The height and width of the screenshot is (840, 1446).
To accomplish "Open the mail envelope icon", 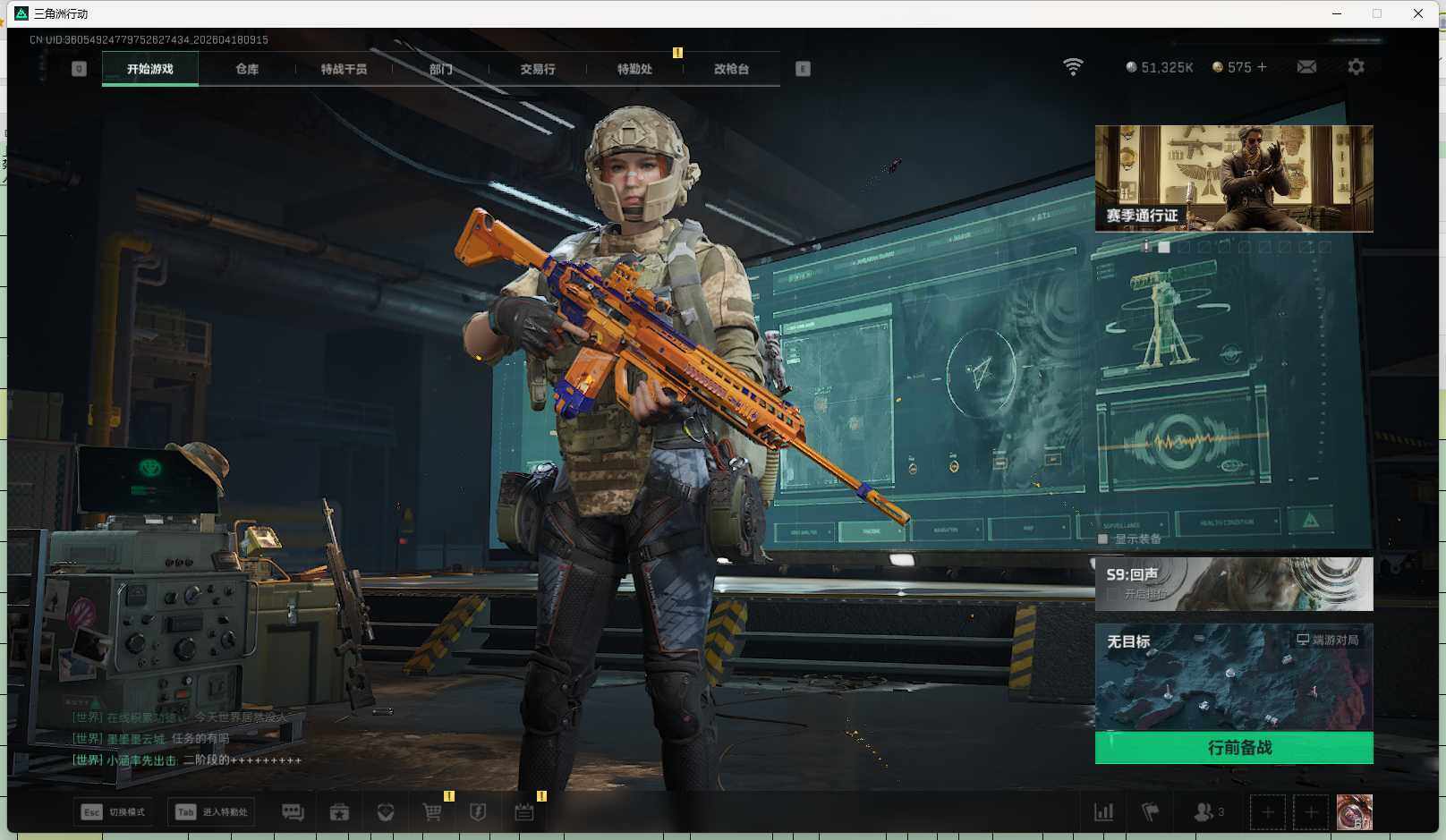I will tap(1306, 67).
